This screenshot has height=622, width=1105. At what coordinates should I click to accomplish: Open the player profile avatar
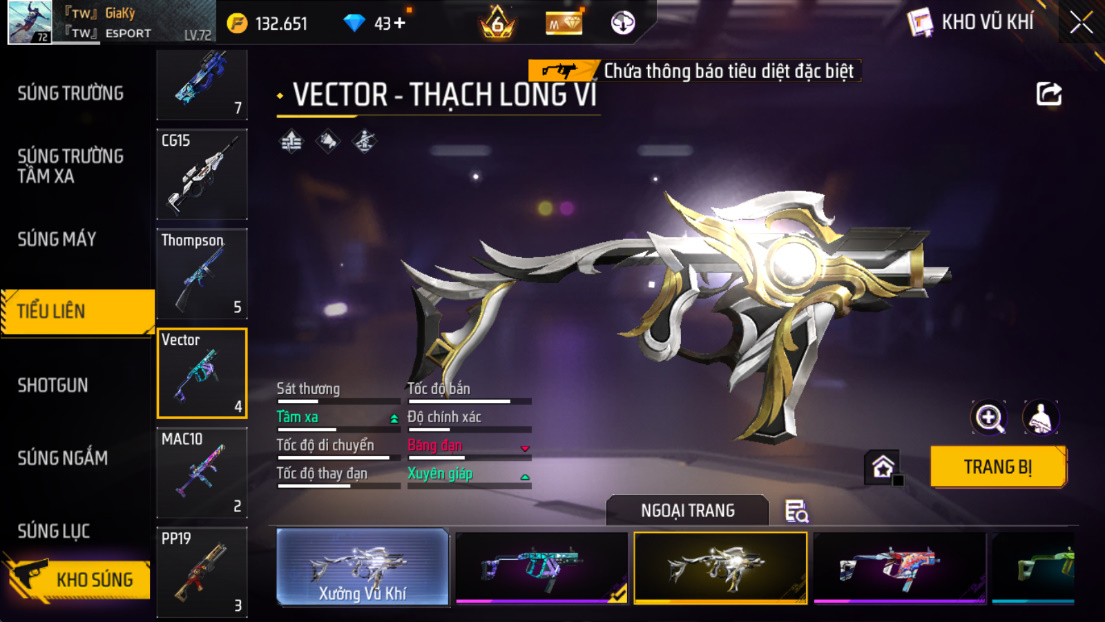click(30, 22)
